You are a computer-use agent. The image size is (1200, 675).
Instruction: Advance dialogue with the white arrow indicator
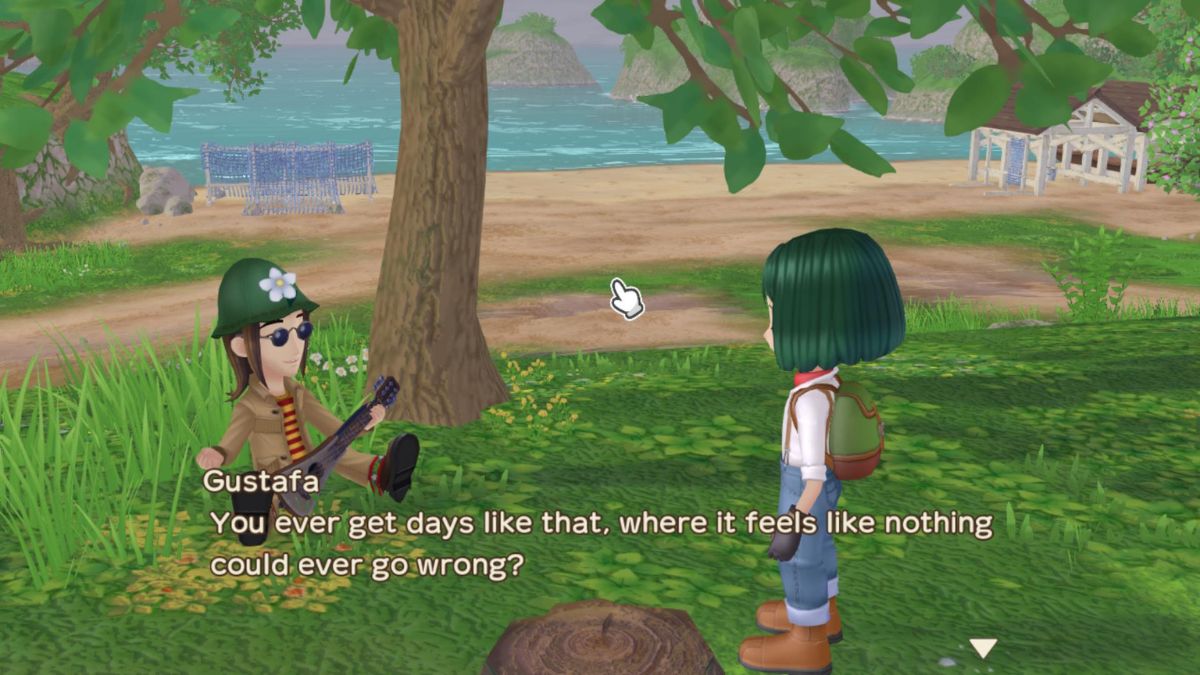pyautogui.click(x=984, y=648)
